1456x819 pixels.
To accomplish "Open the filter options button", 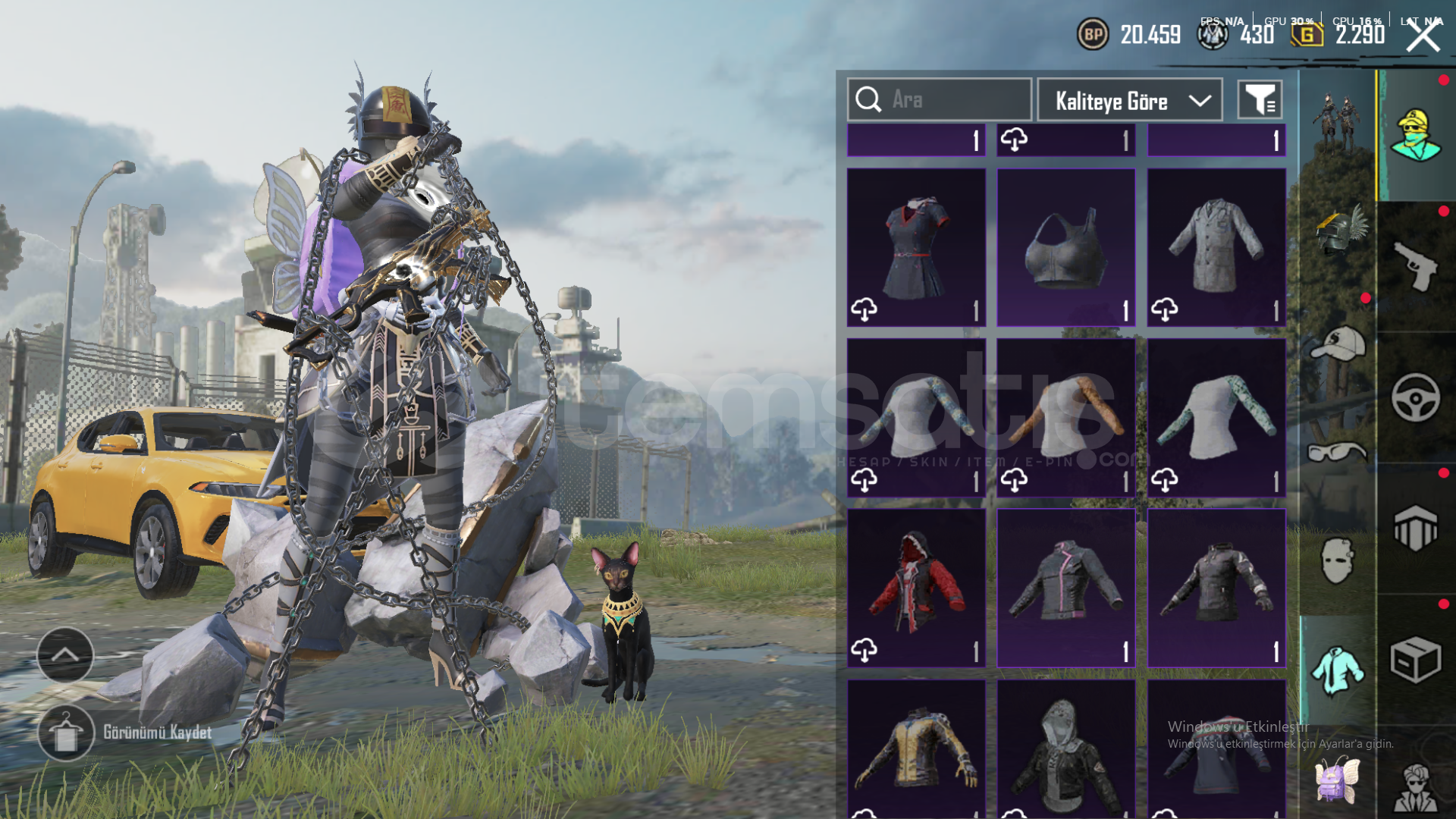I will pyautogui.click(x=1260, y=99).
